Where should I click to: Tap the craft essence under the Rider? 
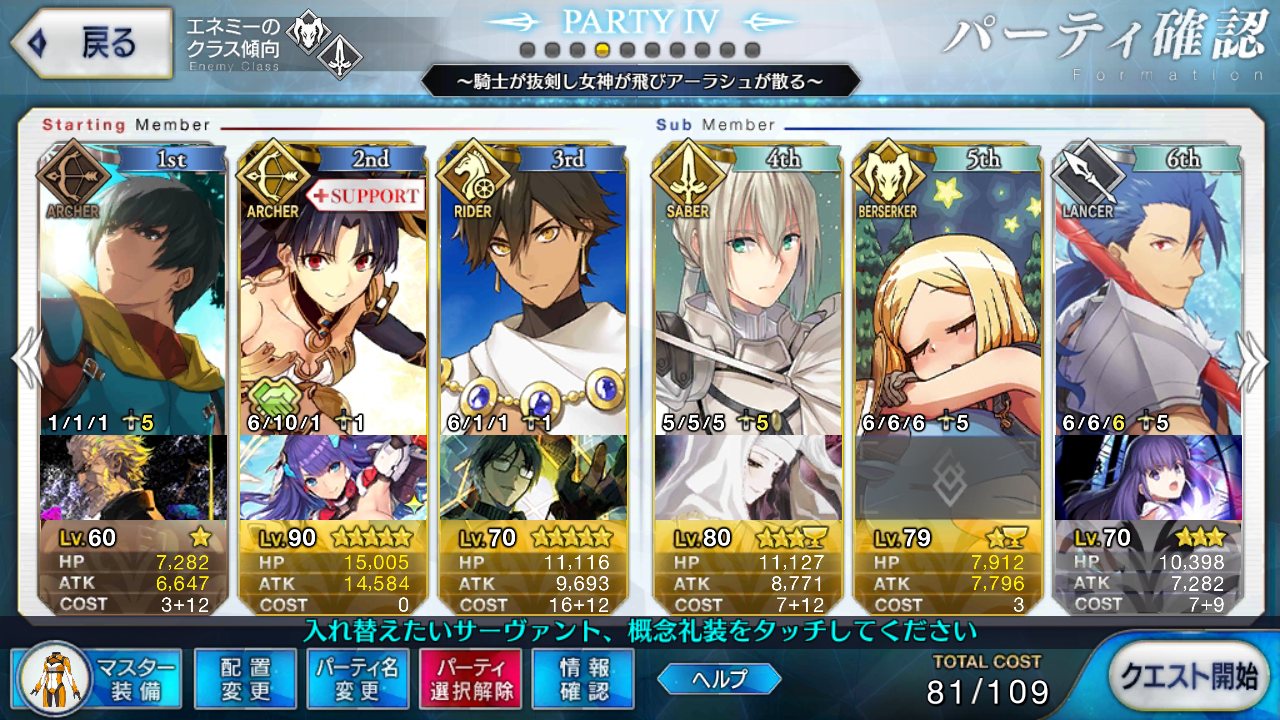click(x=533, y=478)
